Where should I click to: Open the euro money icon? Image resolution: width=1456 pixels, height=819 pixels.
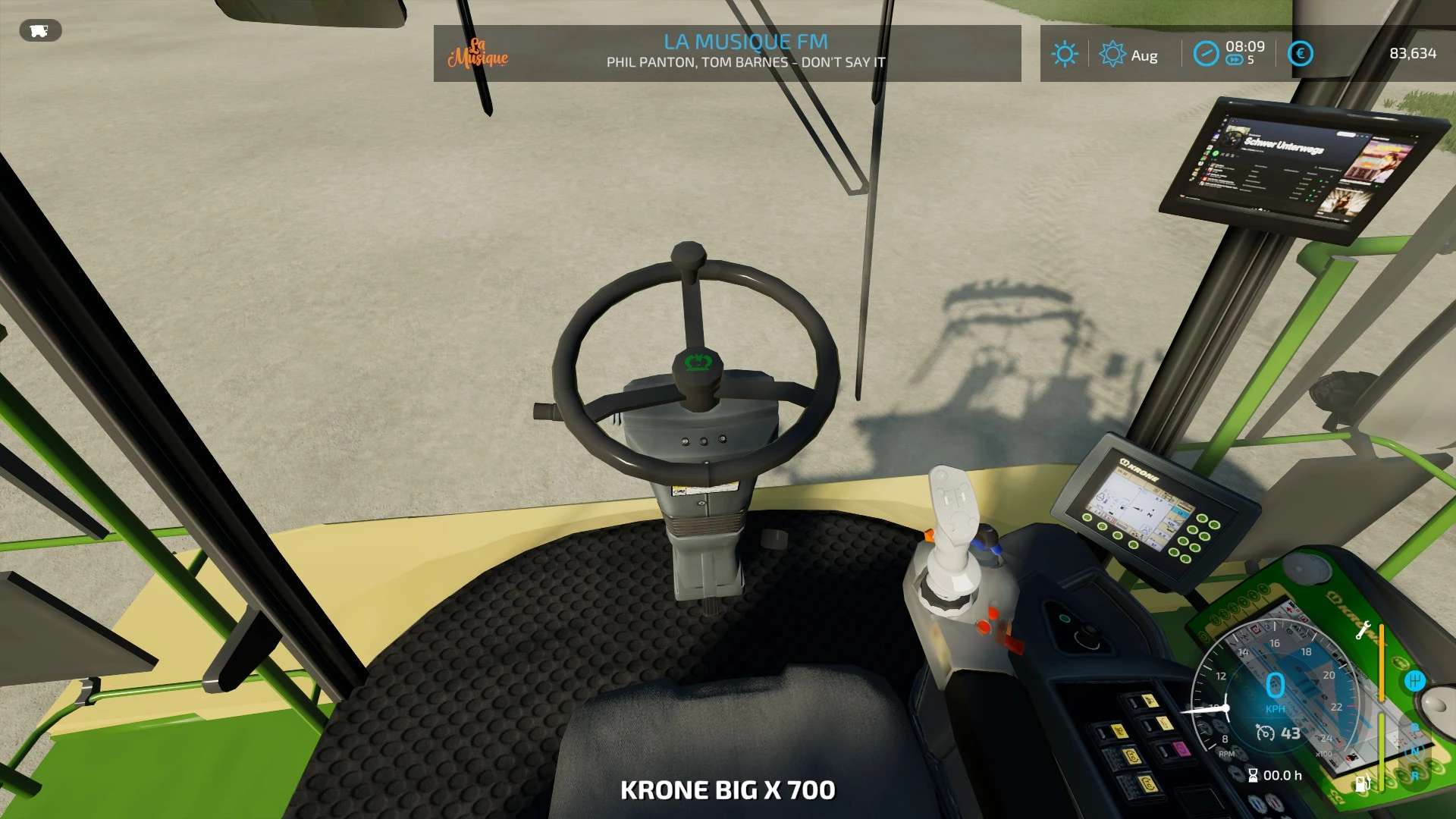[x=1301, y=54]
